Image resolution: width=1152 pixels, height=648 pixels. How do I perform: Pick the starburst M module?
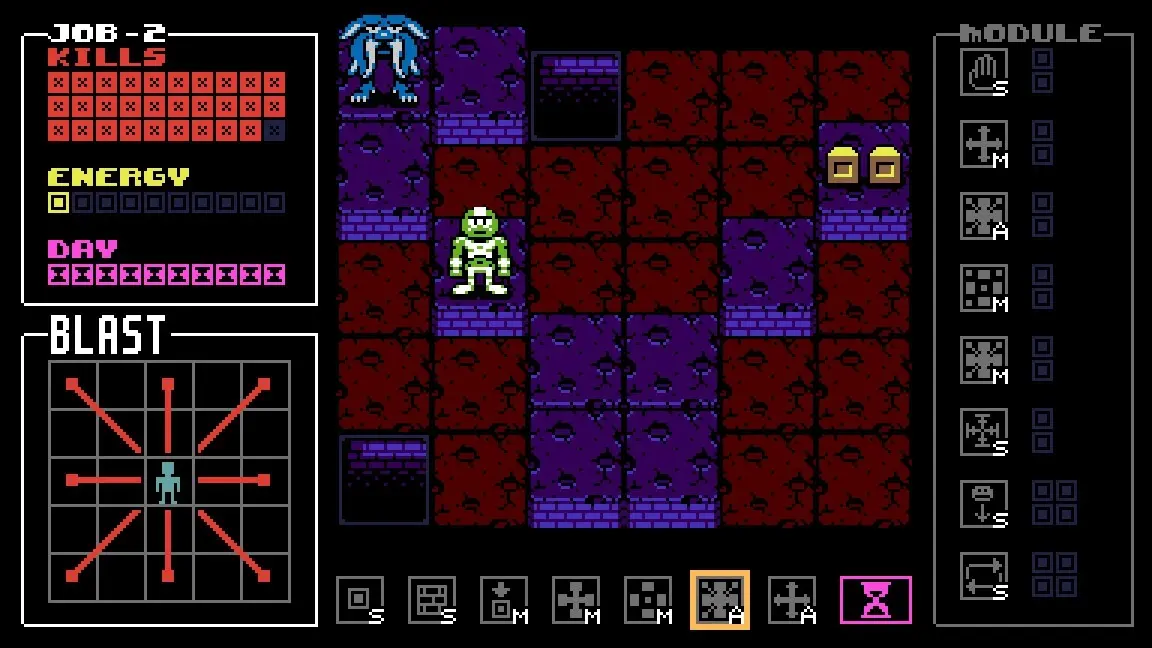983,360
